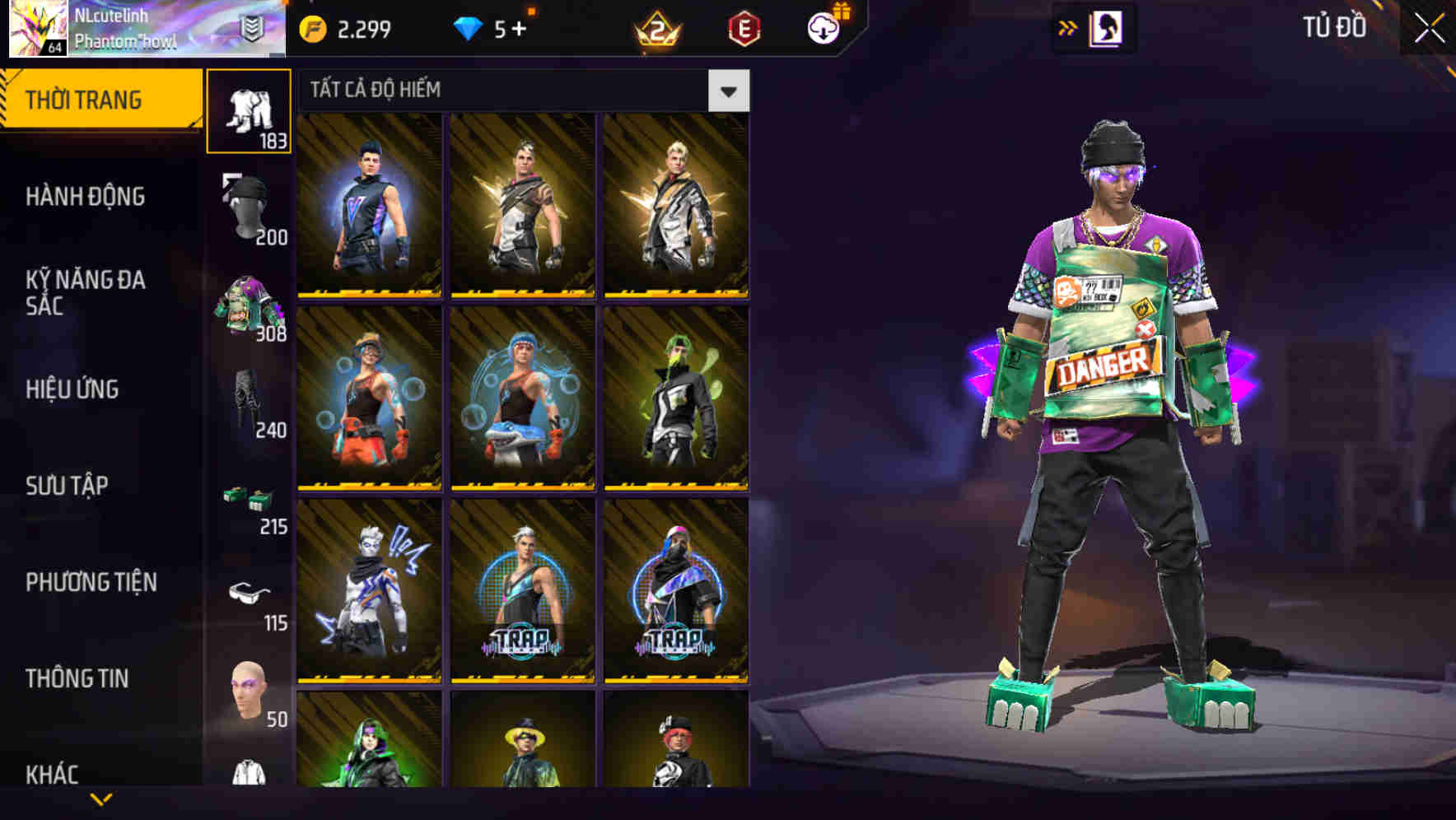
Task: Open THÔNG TIN from the left menu
Action: pos(80,678)
